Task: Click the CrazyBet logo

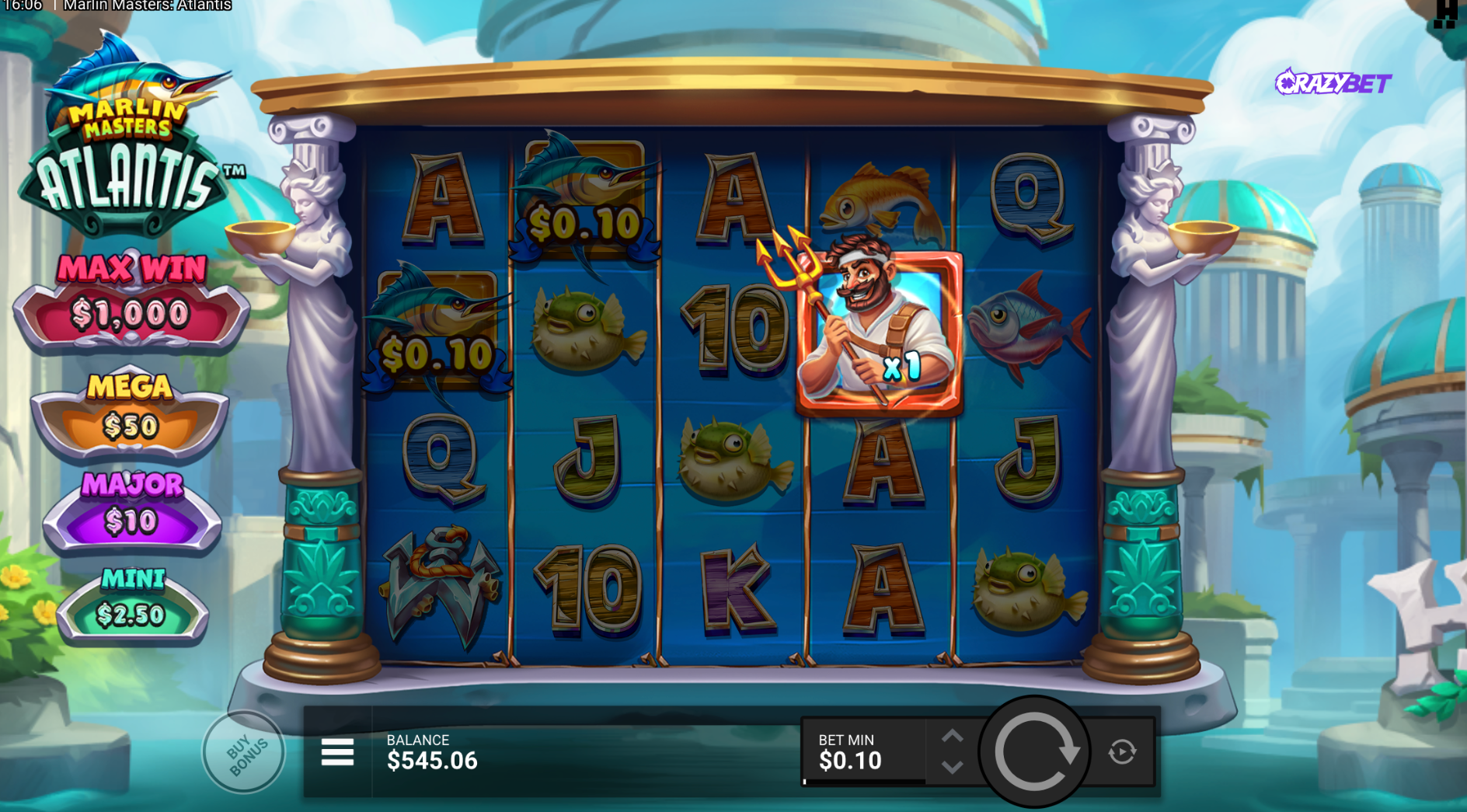Action: click(x=1333, y=82)
